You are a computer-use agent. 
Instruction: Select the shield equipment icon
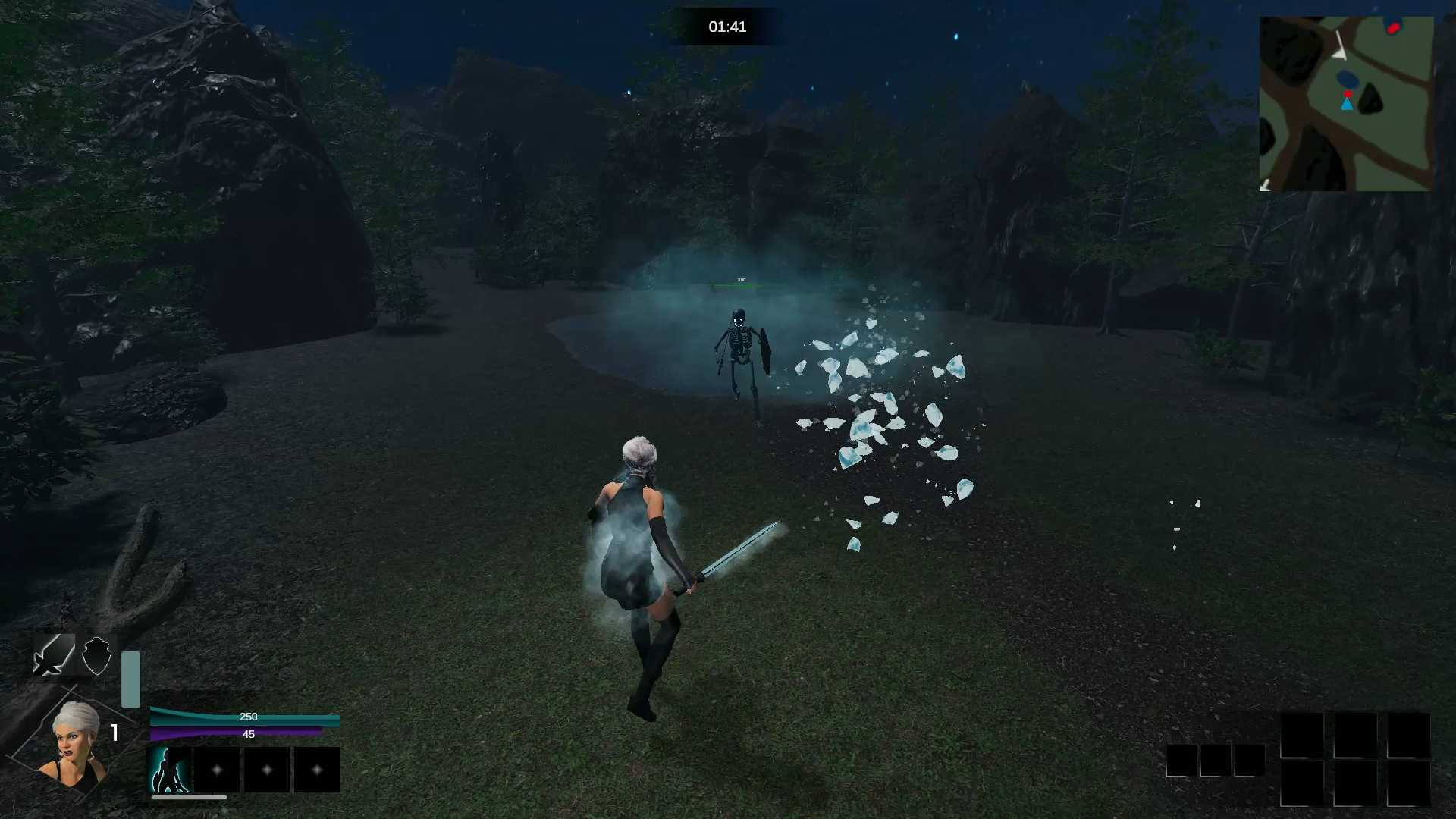click(97, 656)
